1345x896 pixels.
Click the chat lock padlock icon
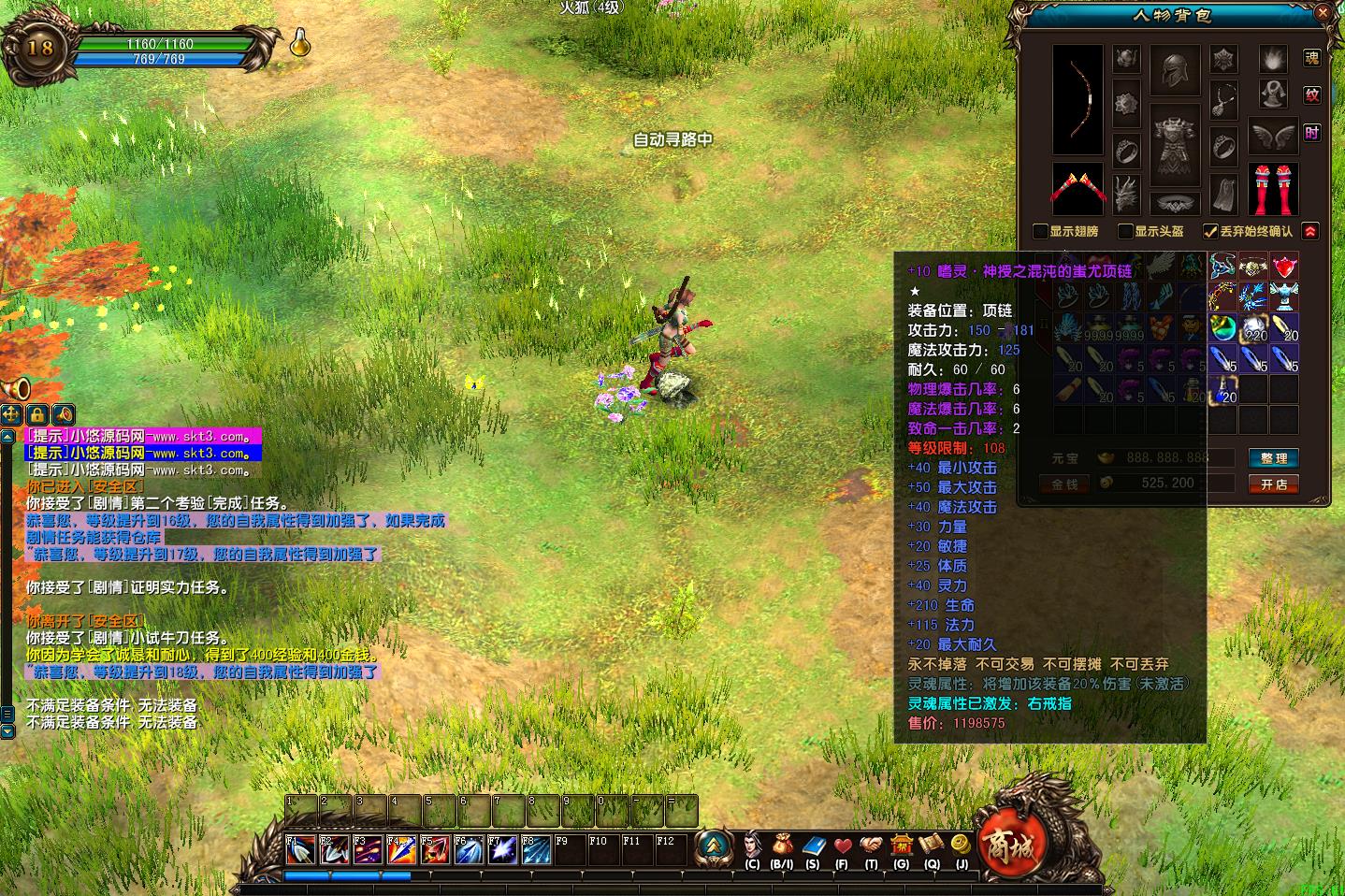point(37,413)
